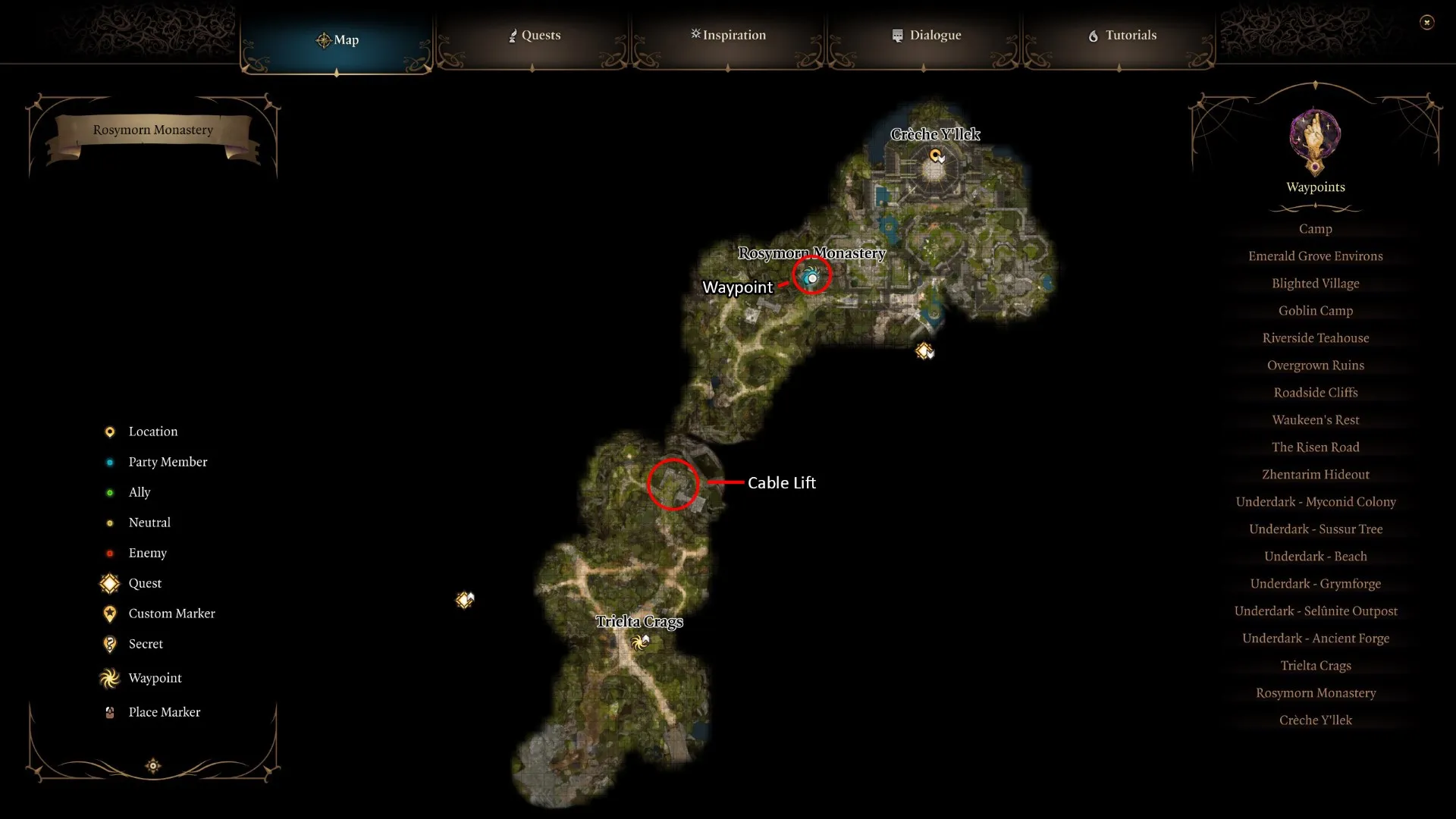Choose Waukeen's Rest in the waypoint list
Image resolution: width=1456 pixels, height=819 pixels.
1315,419
